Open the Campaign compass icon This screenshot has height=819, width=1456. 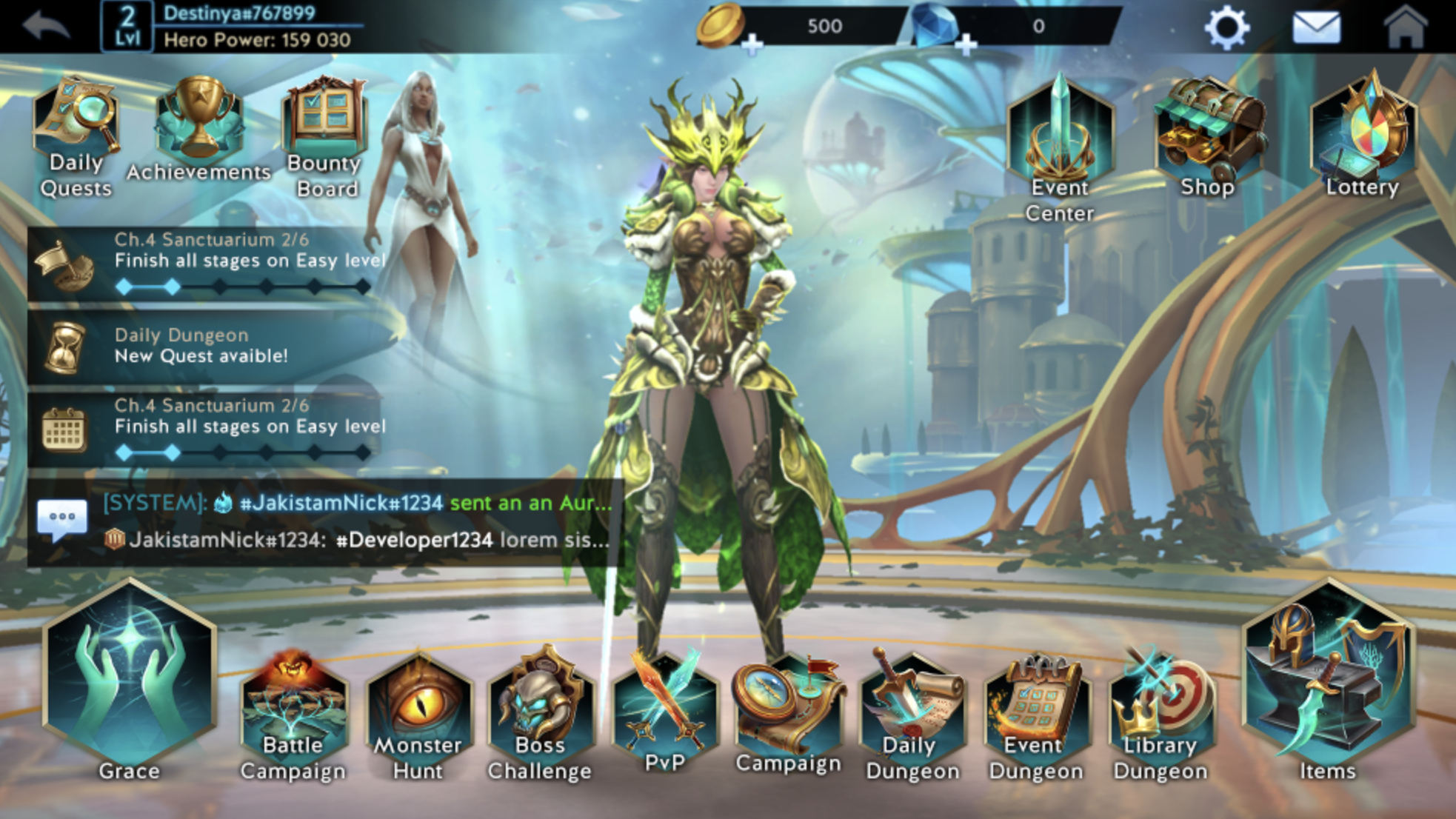click(787, 703)
